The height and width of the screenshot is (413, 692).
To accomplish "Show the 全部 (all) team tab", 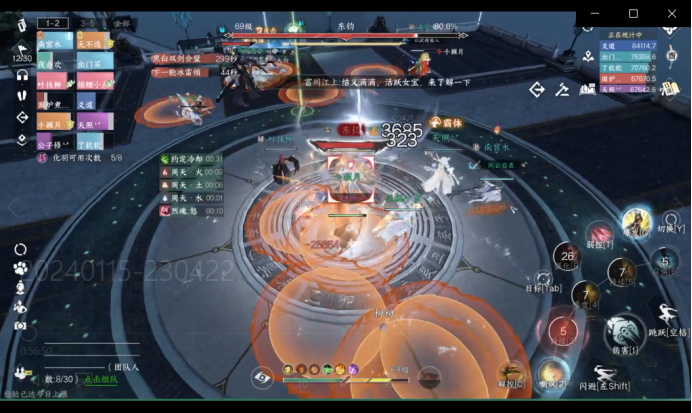I will [121, 22].
